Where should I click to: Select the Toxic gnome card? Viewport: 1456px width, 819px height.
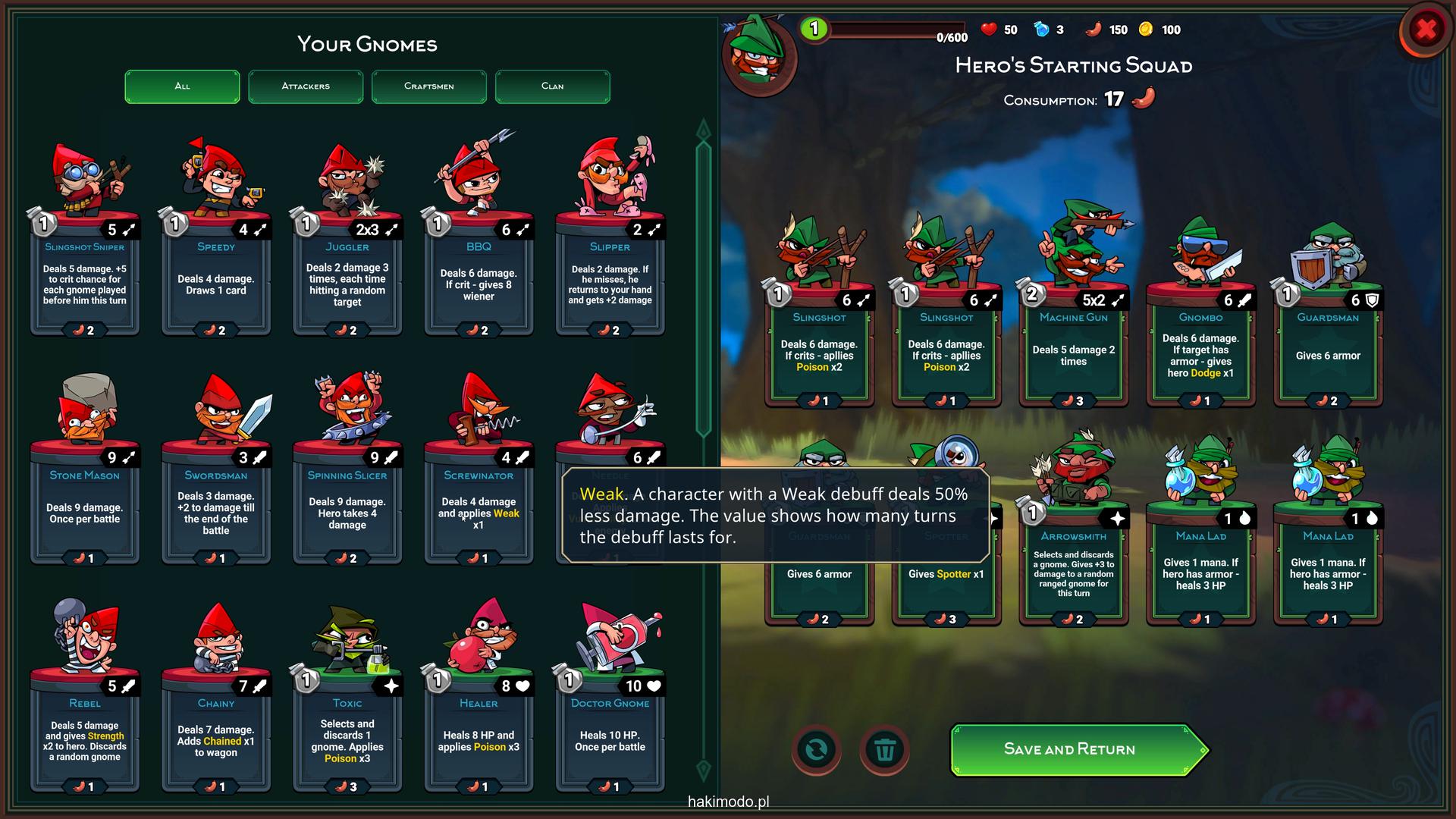point(347,736)
